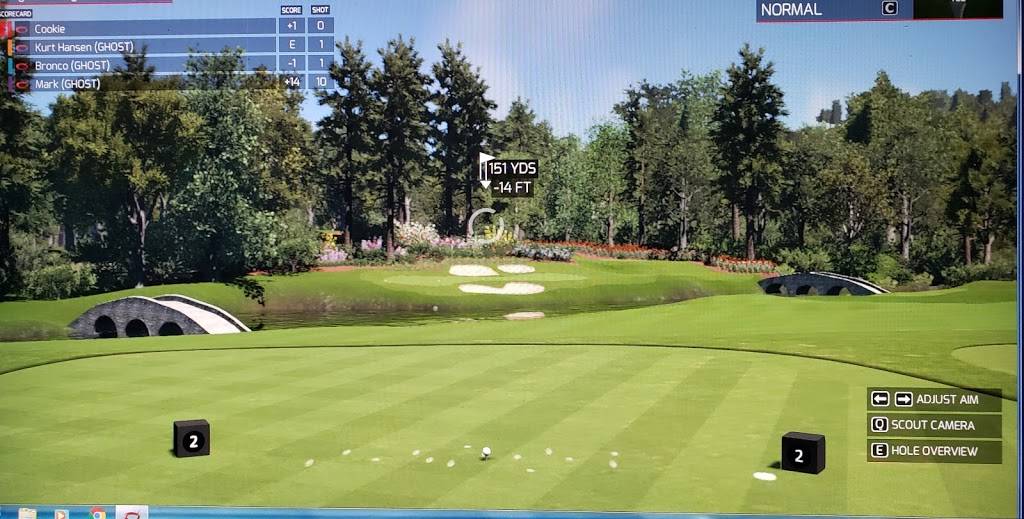Screen dimensions: 1024x519
Task: Open the Scout Camera view
Action: coord(934,425)
